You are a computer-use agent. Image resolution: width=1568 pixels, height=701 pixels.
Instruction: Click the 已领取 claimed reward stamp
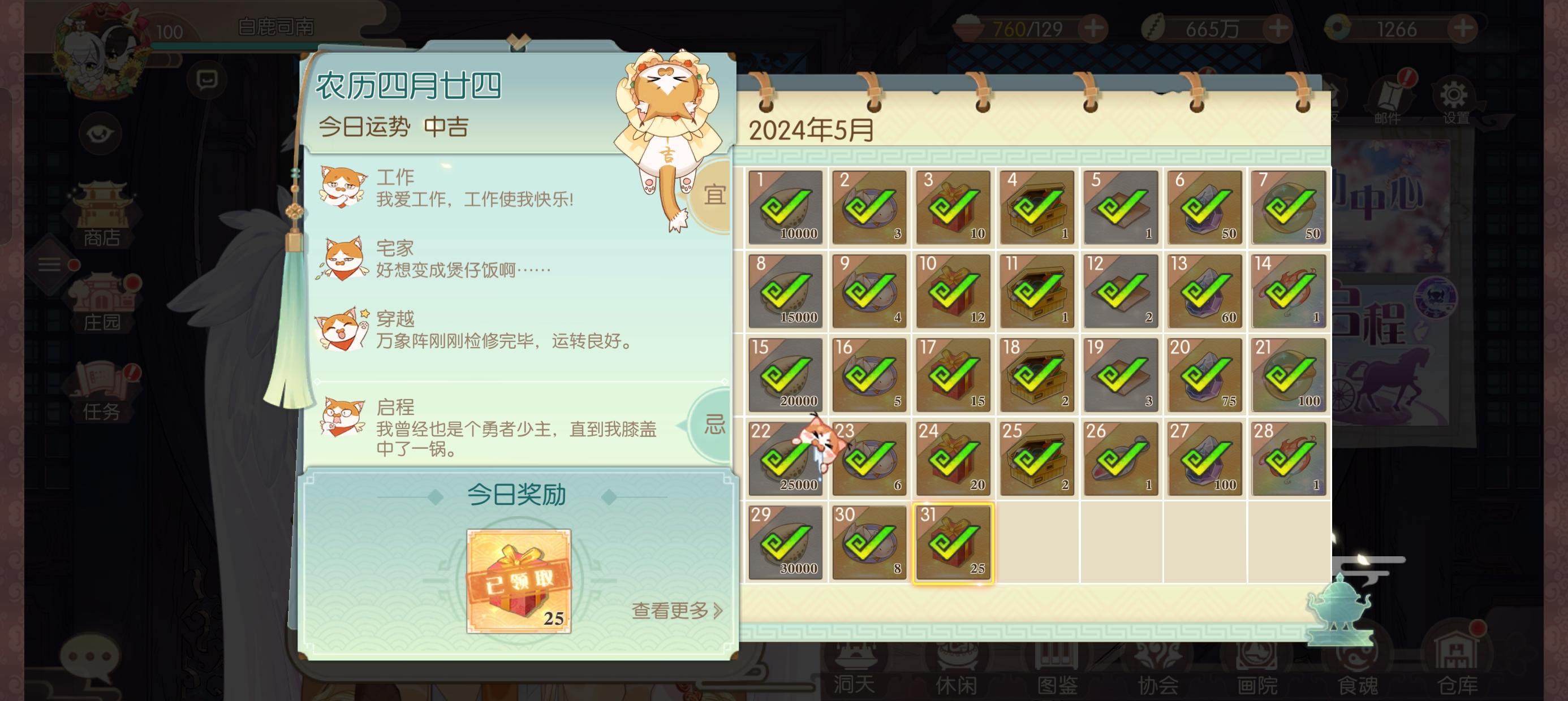(x=519, y=579)
